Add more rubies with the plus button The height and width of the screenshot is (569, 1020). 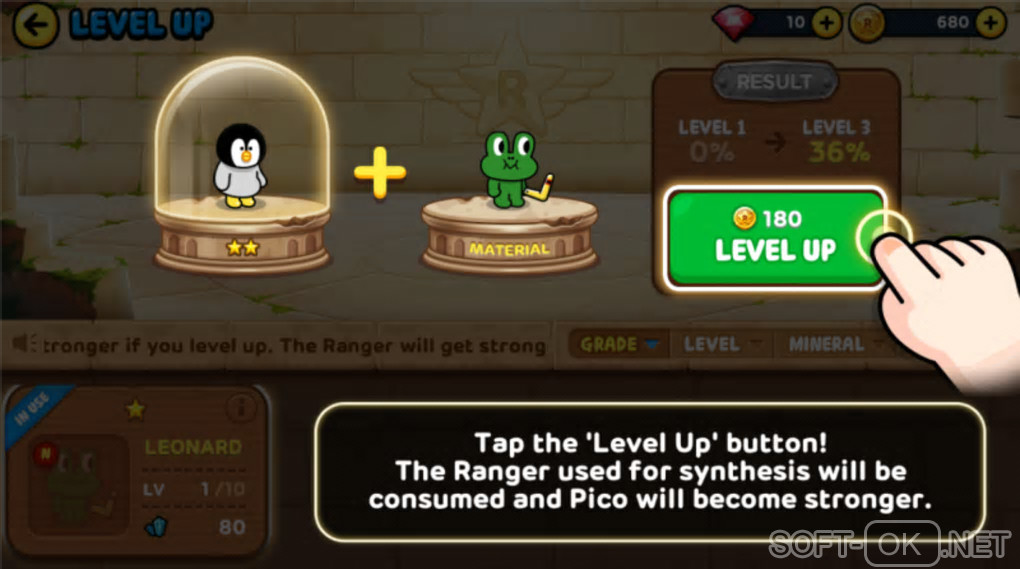(826, 23)
